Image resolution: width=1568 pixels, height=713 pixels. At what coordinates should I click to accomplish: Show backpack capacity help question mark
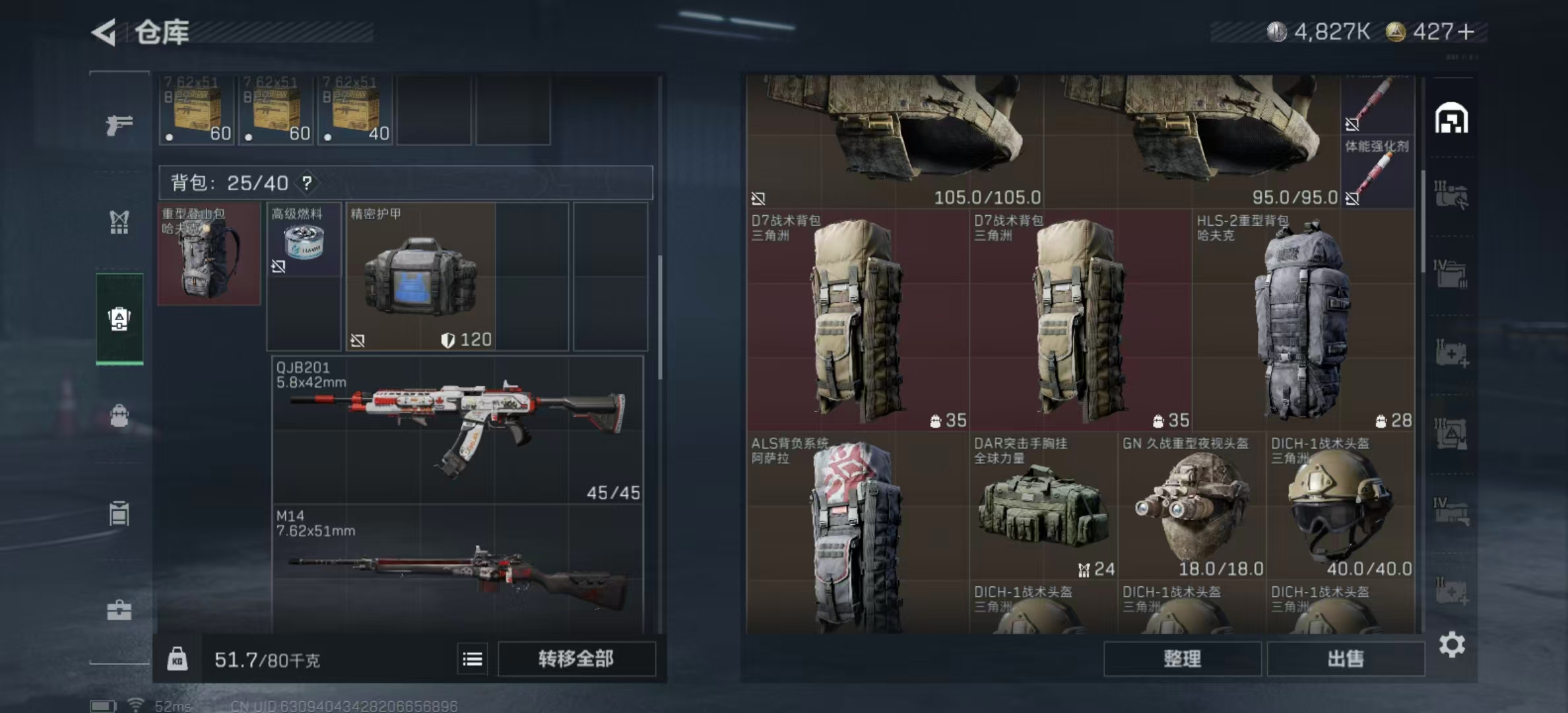[x=307, y=183]
